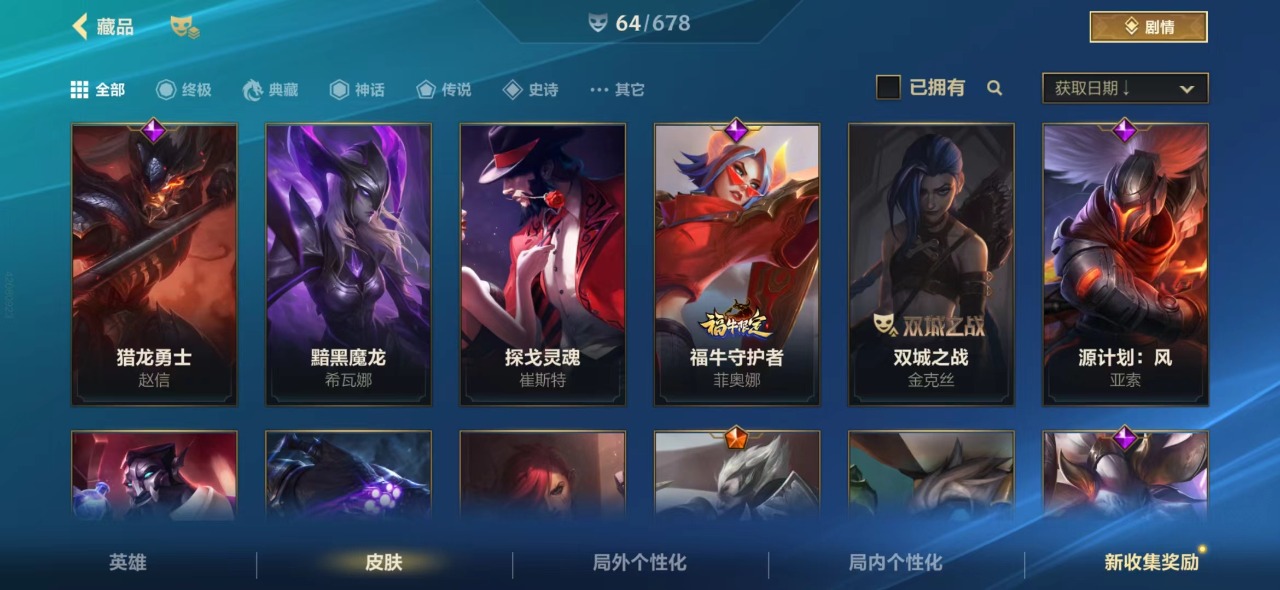Choose the 黯黑魔龙 希瓦娜 skin card

pos(348,265)
